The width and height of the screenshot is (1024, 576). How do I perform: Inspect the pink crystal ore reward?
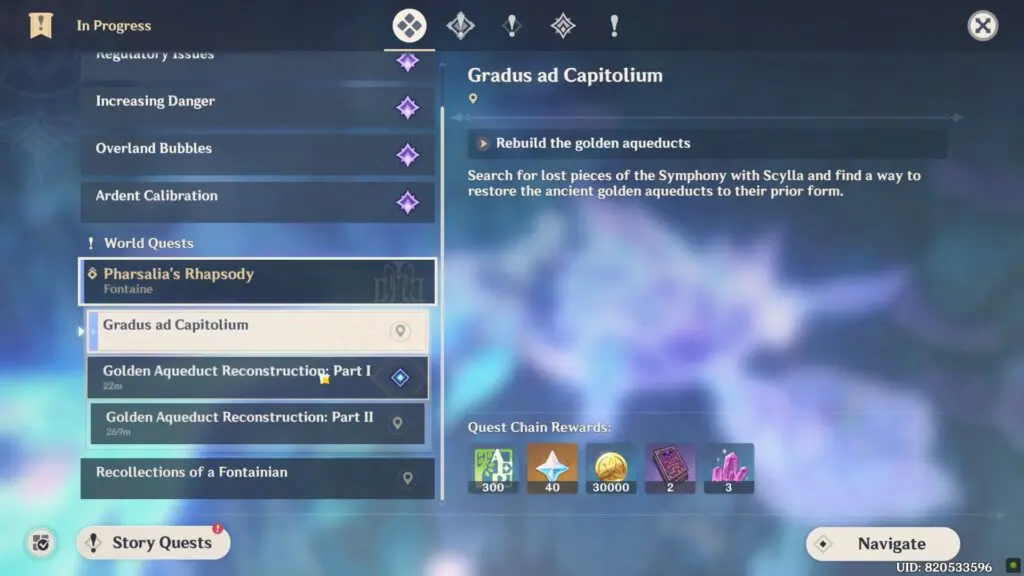728,468
